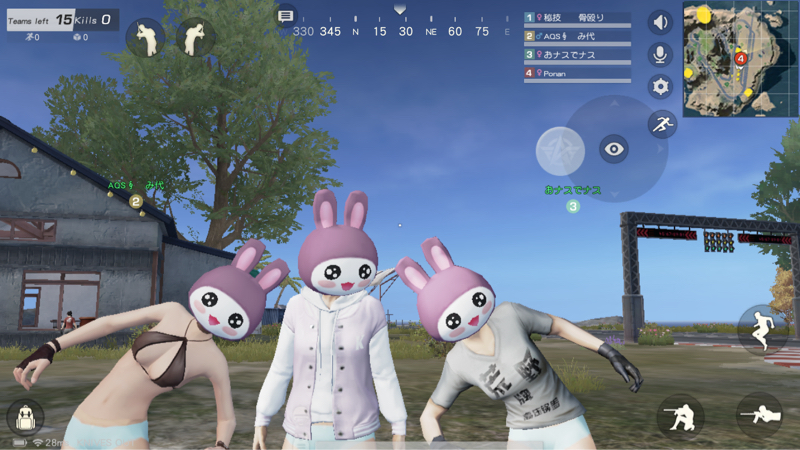Image resolution: width=800 pixels, height=450 pixels.
Task: Switch to the crouch stance
Action: click(x=680, y=415)
